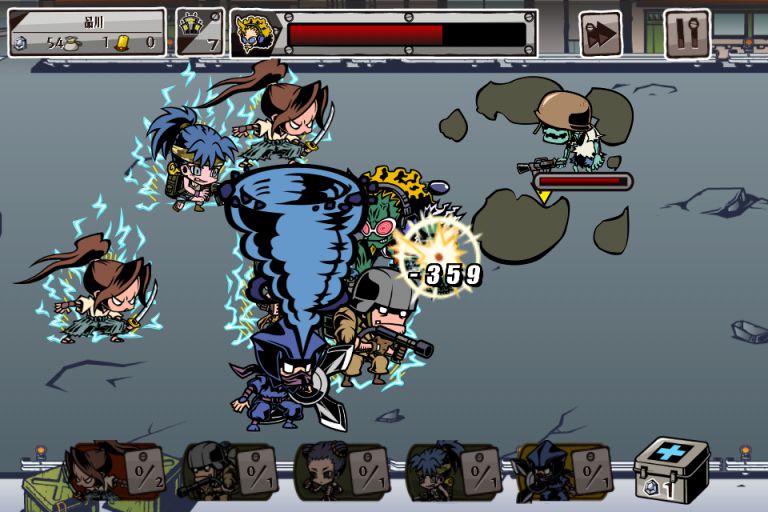
Task: Deploy the masked ninja unit
Action: [x=567, y=470]
